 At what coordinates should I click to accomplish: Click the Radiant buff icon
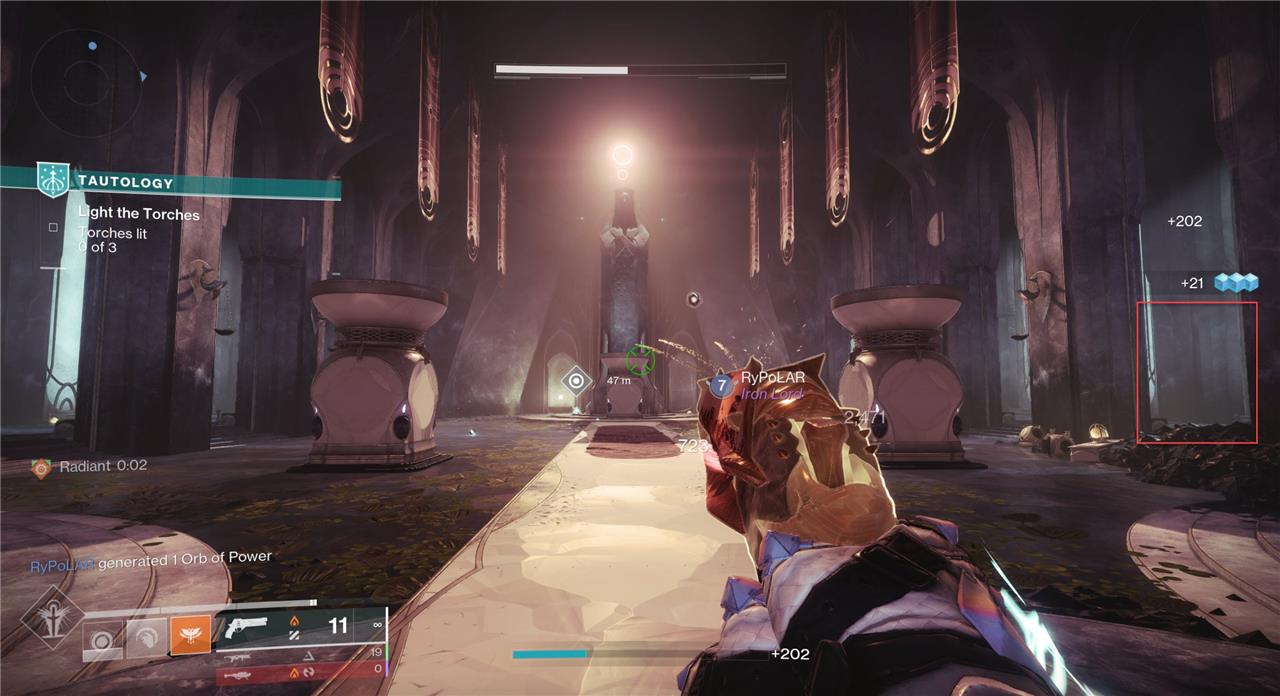(40, 468)
